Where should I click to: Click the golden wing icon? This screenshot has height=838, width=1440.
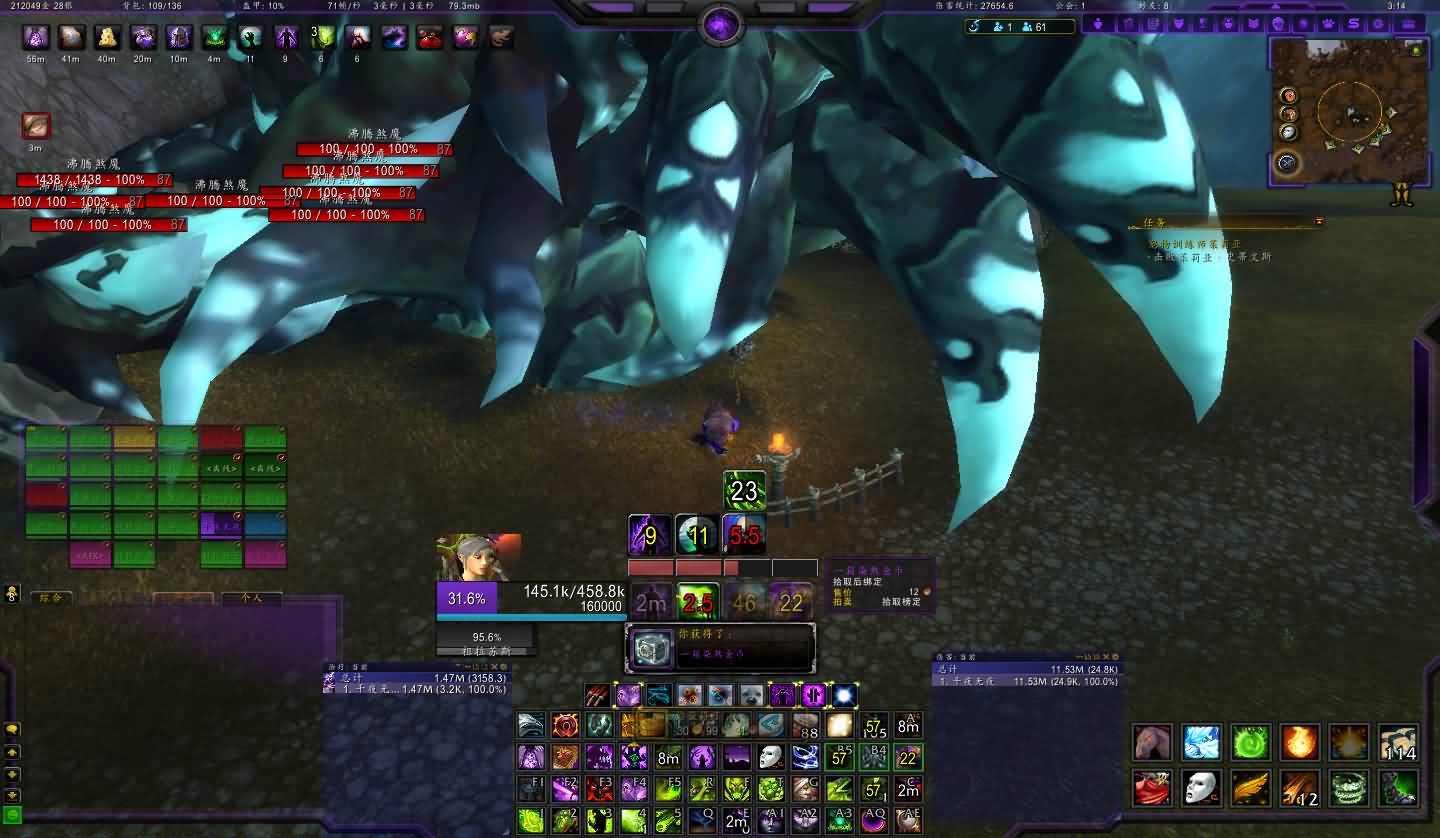1251,788
